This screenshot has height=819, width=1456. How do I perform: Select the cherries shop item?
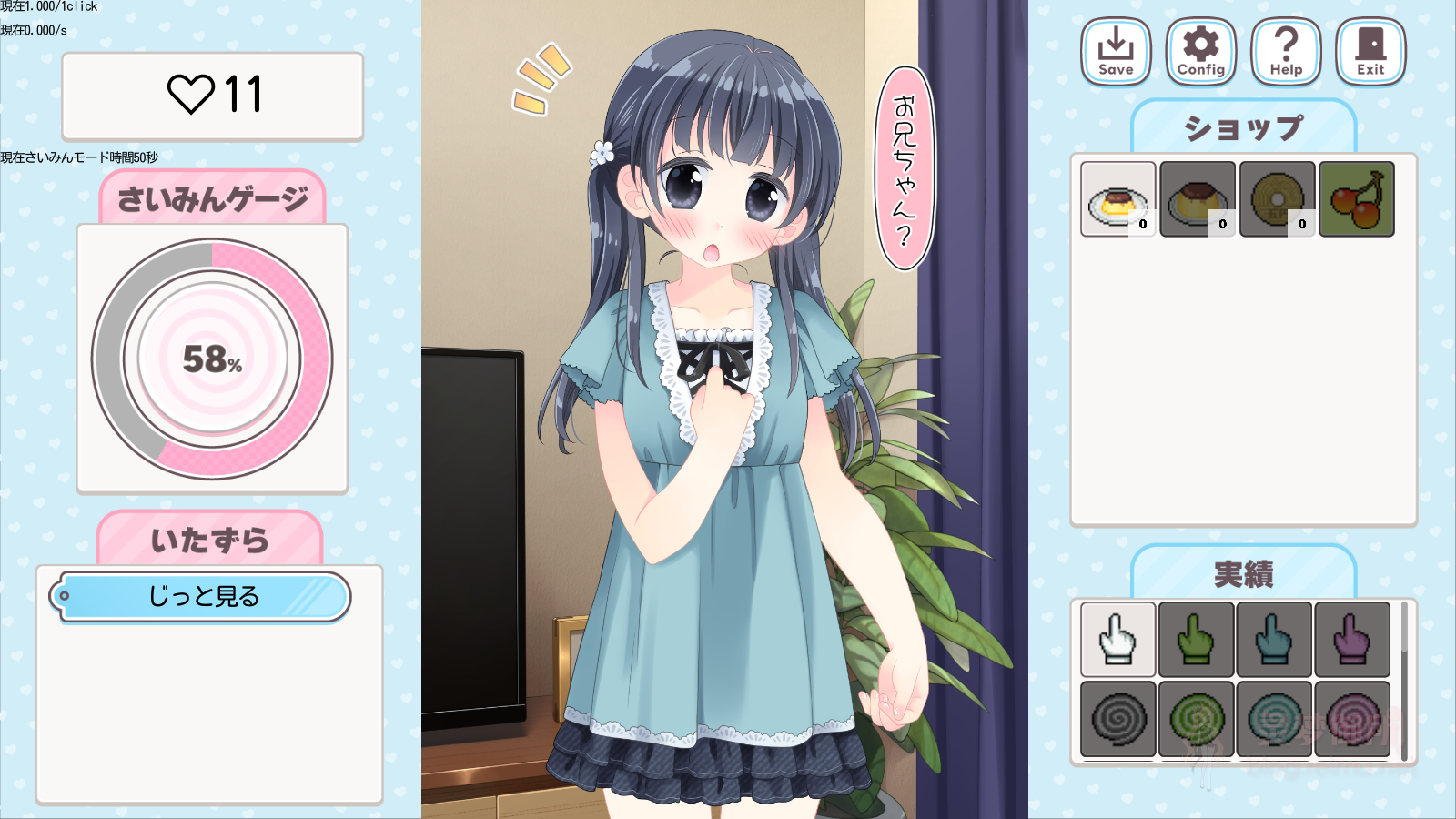pos(1355,198)
